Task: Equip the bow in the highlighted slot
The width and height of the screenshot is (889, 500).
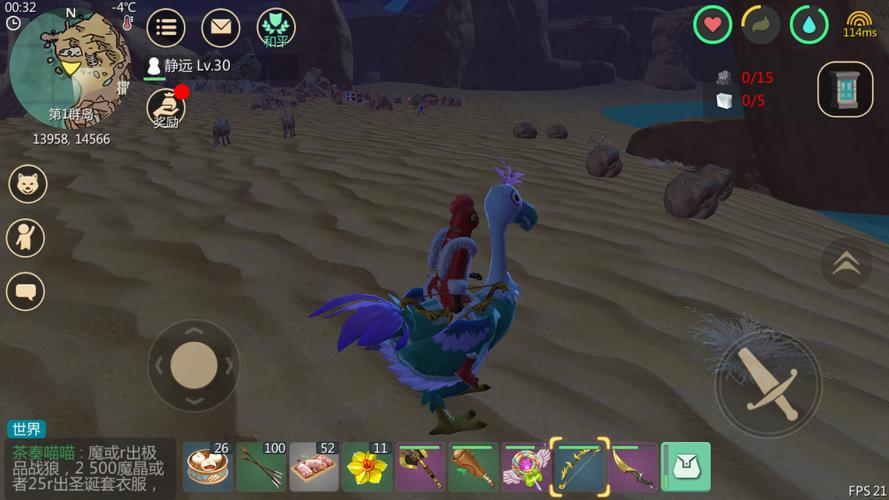Action: pyautogui.click(x=580, y=467)
